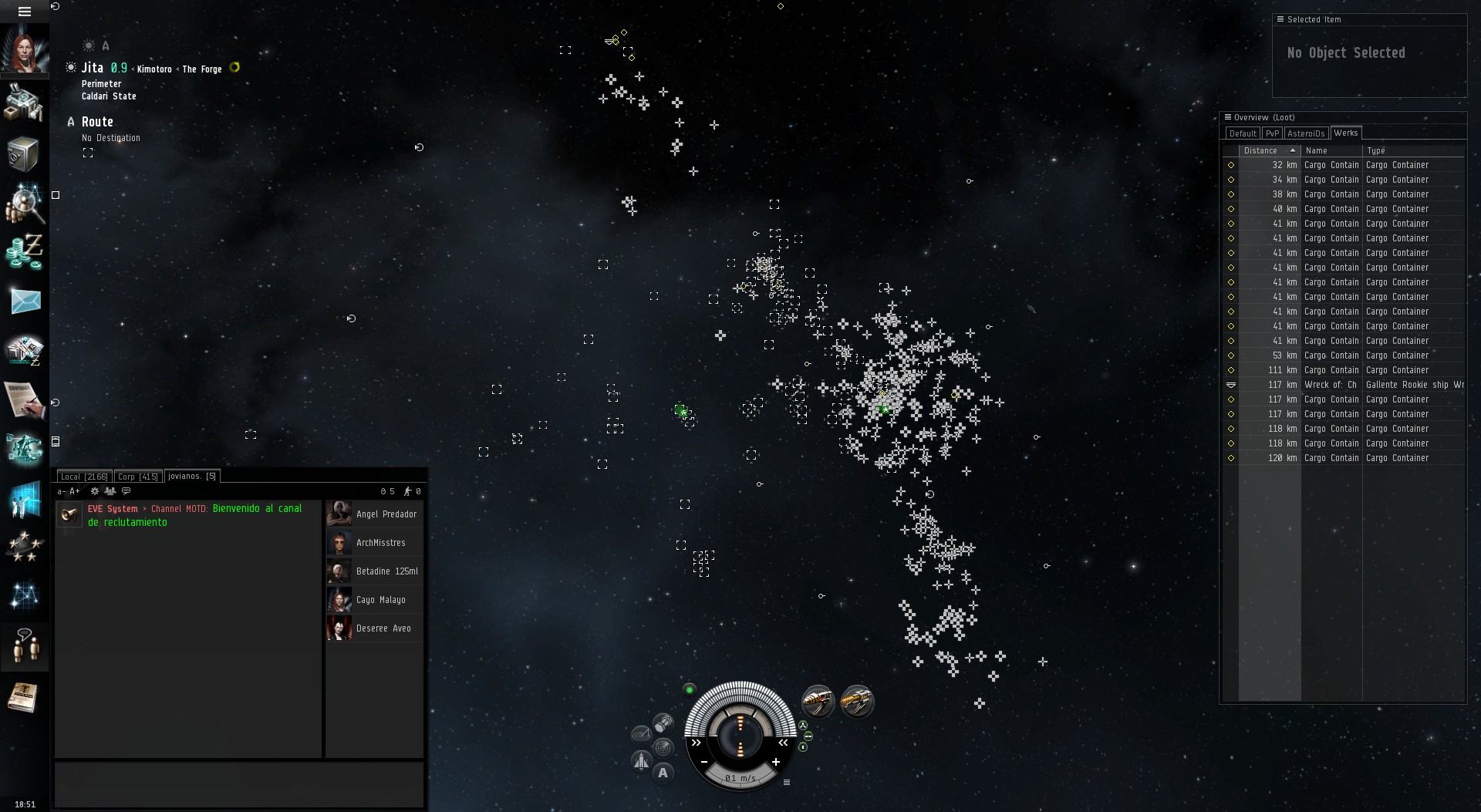The image size is (1481, 812).
Task: Open the wallet coins icon
Action: coord(25,251)
